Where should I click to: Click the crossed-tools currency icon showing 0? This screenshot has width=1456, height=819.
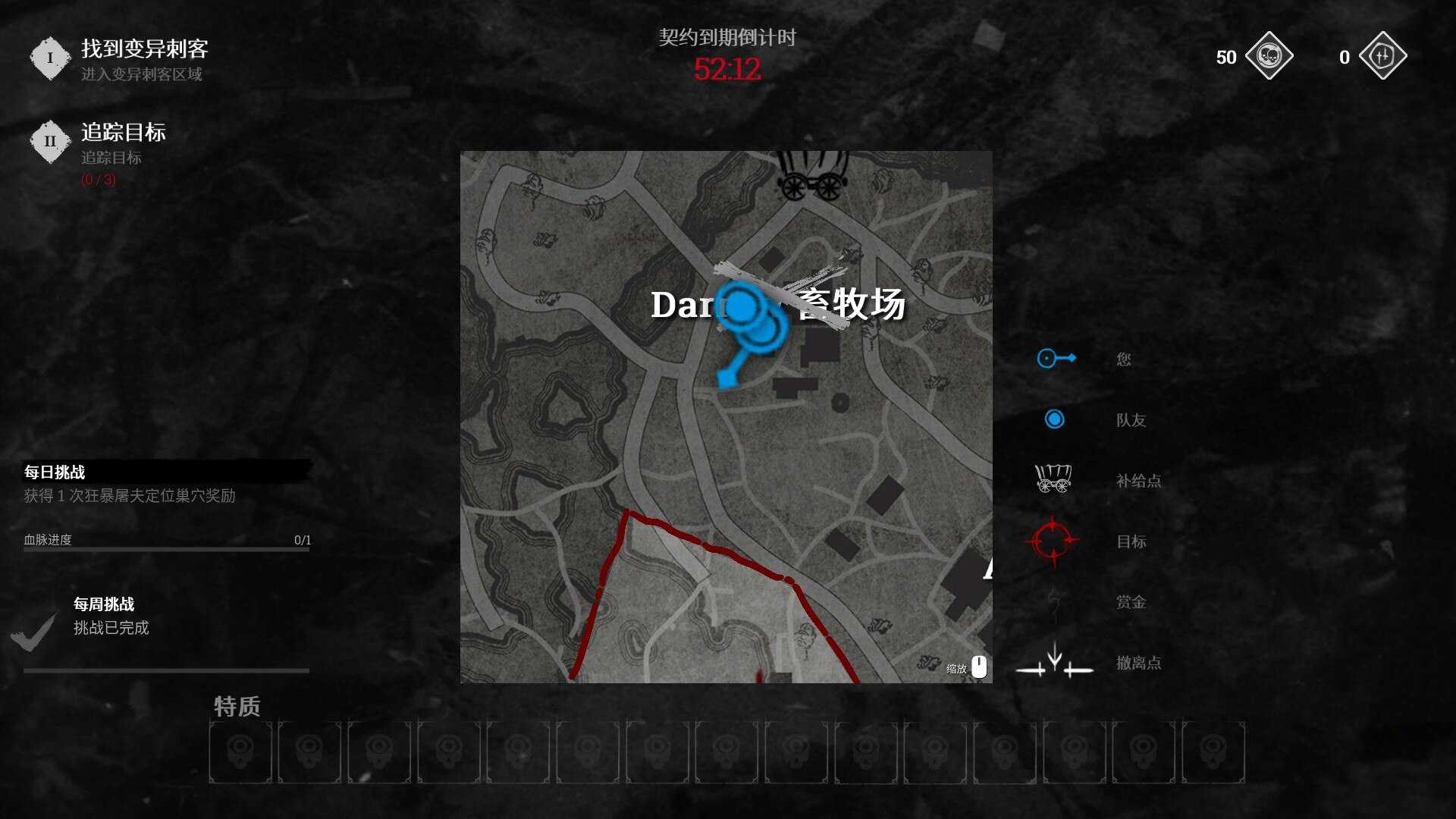(1382, 56)
